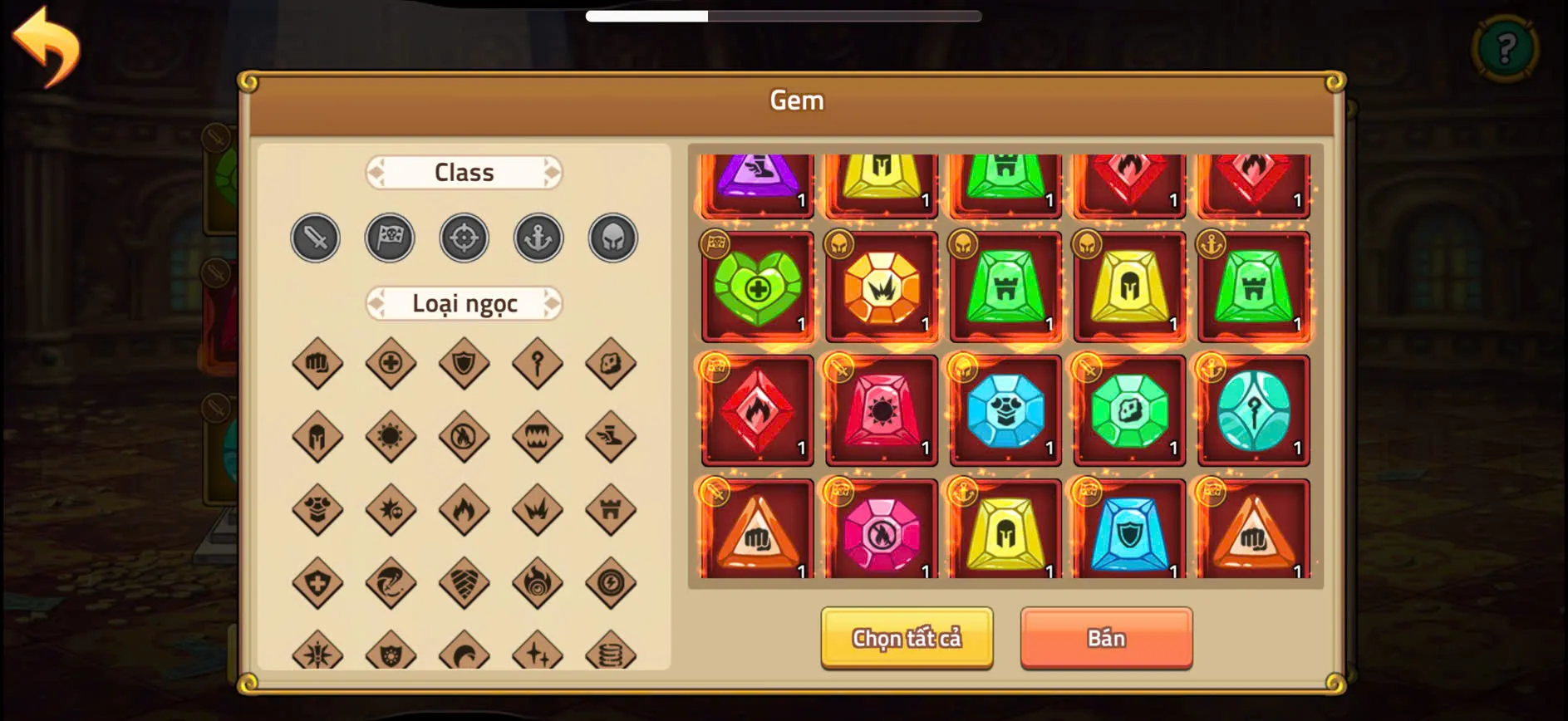Switch to the Loại ngọc section header
1568x721 pixels.
tap(464, 303)
